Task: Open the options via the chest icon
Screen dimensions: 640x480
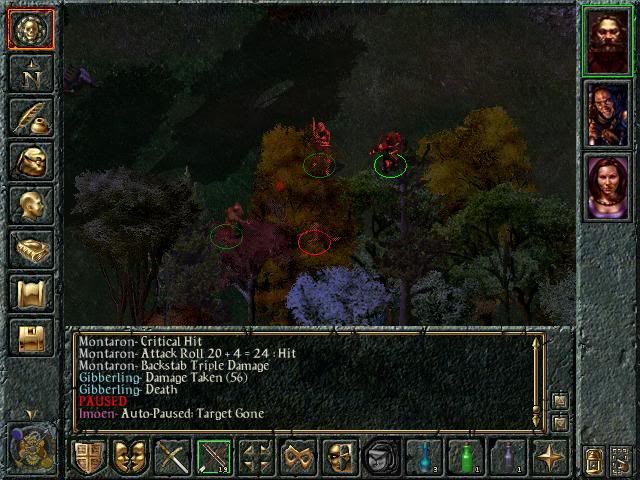Action: coord(30,337)
